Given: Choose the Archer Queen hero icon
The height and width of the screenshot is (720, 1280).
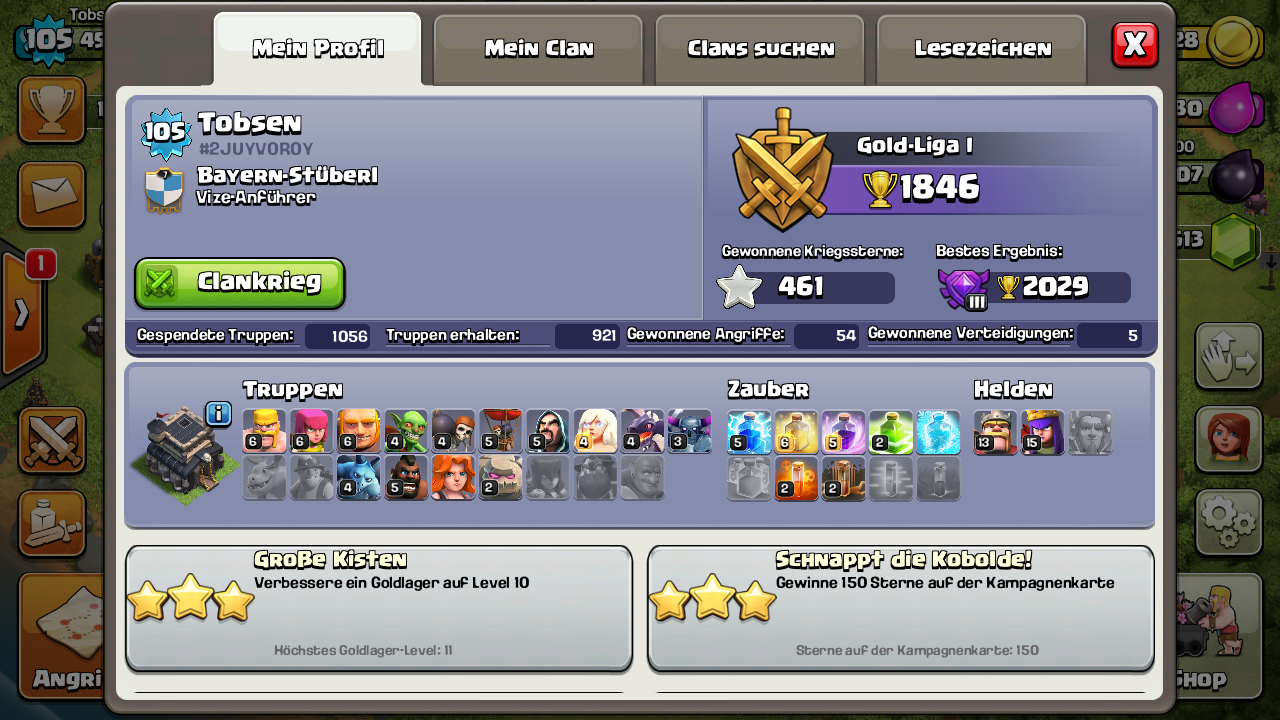Looking at the screenshot, I should 1042,431.
